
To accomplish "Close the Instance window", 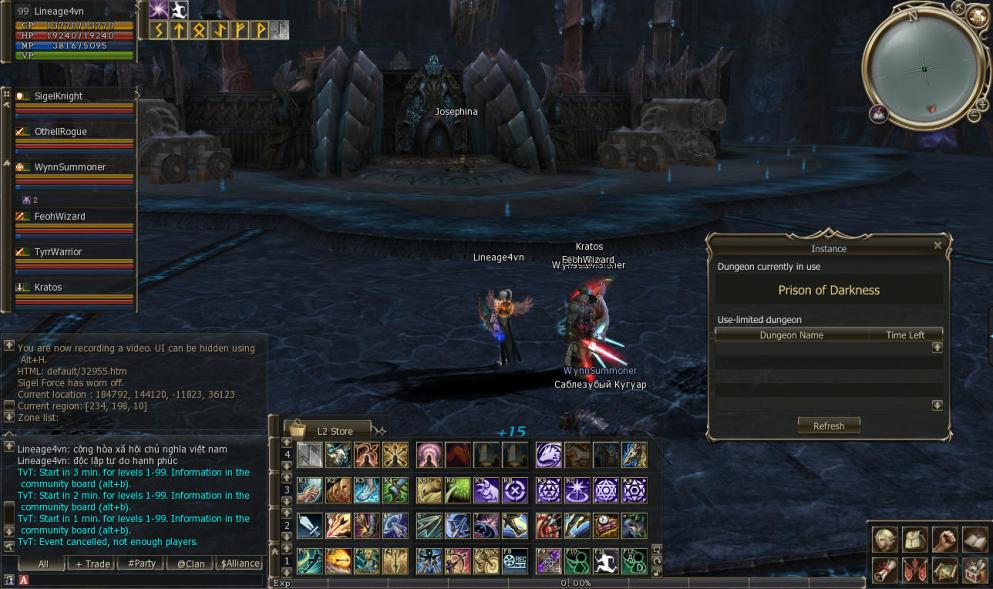I will 937,245.
